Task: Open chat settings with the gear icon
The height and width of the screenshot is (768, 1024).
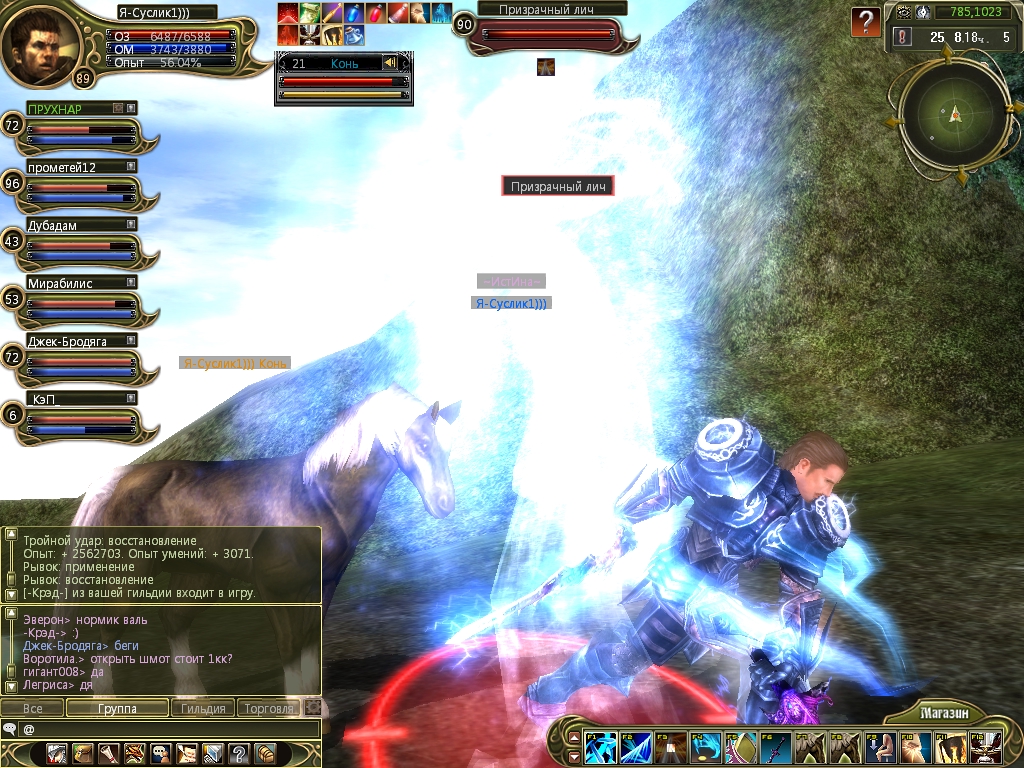Action: tap(313, 708)
